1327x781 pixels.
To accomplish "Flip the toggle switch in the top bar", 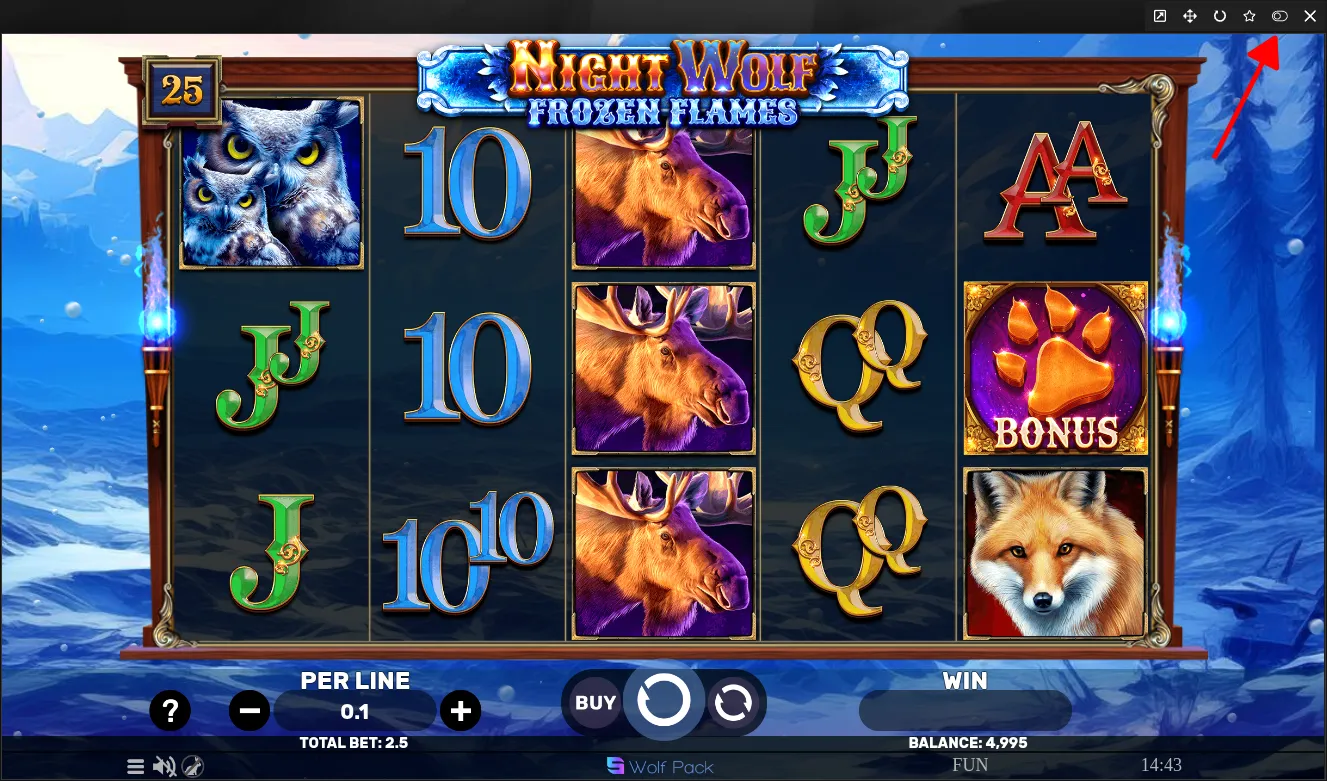I will pyautogui.click(x=1279, y=16).
